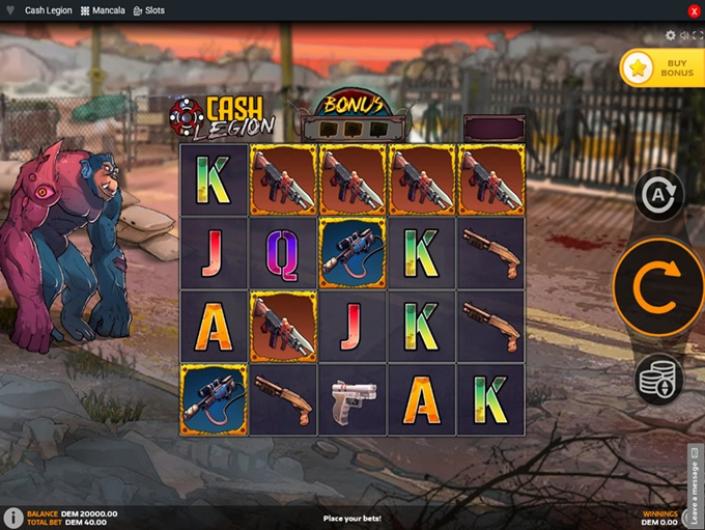
Task: Open the Slots category link
Action: click(149, 10)
